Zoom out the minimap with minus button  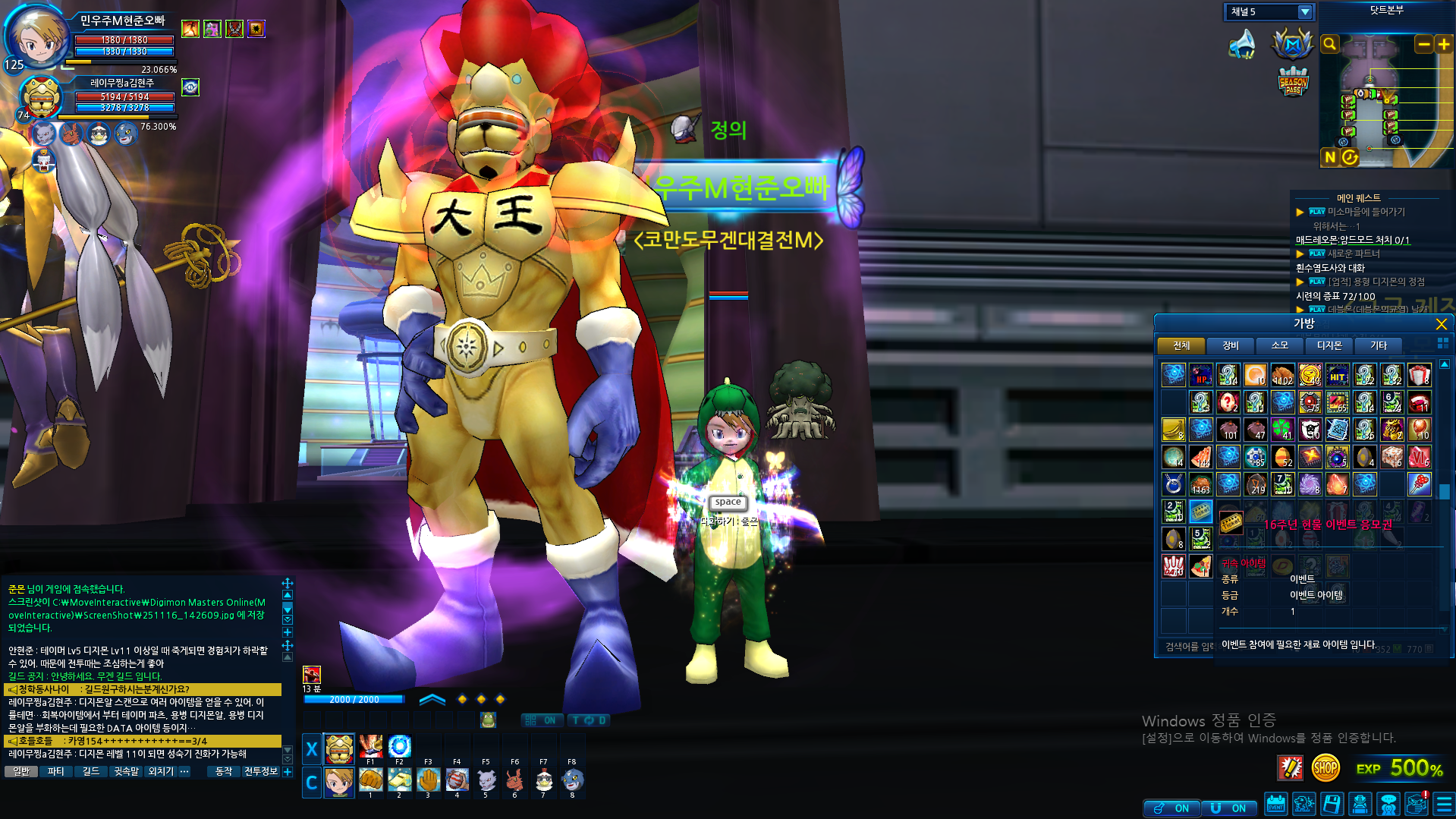(x=1423, y=45)
